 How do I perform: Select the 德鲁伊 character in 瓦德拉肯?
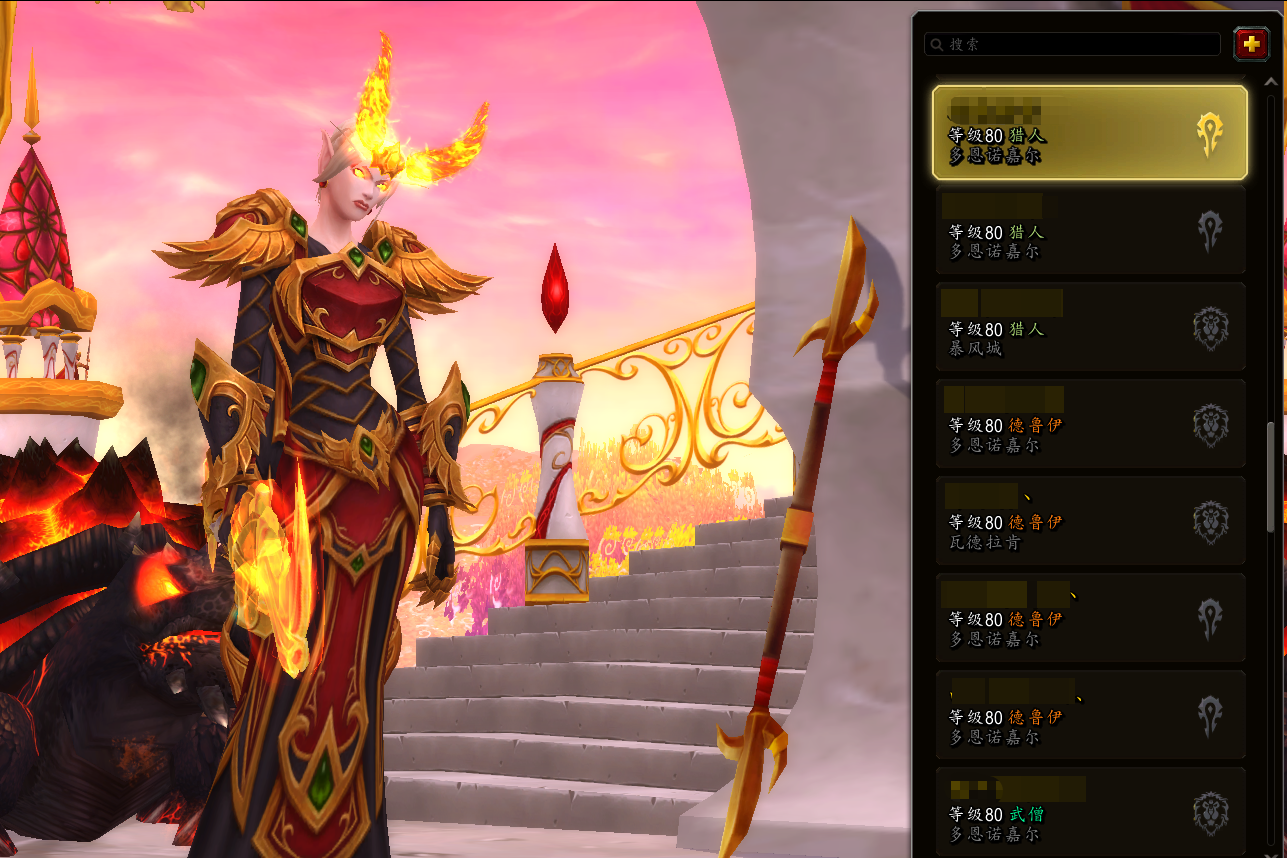tap(1089, 521)
